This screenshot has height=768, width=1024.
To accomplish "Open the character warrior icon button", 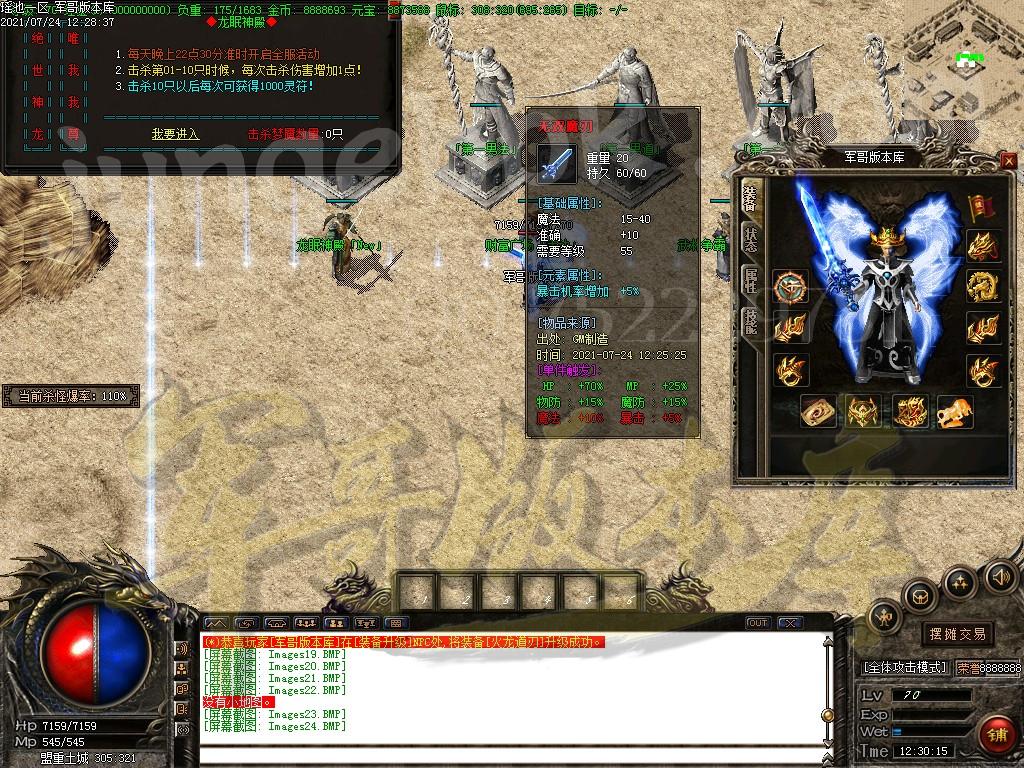I will [884, 619].
